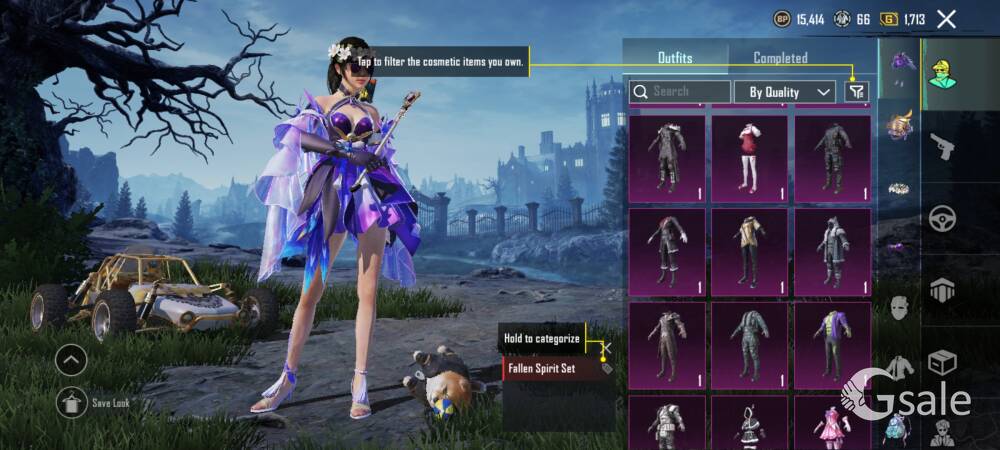Image resolution: width=1000 pixels, height=450 pixels.
Task: Toggle the owned cosmetics filter
Action: click(x=856, y=92)
